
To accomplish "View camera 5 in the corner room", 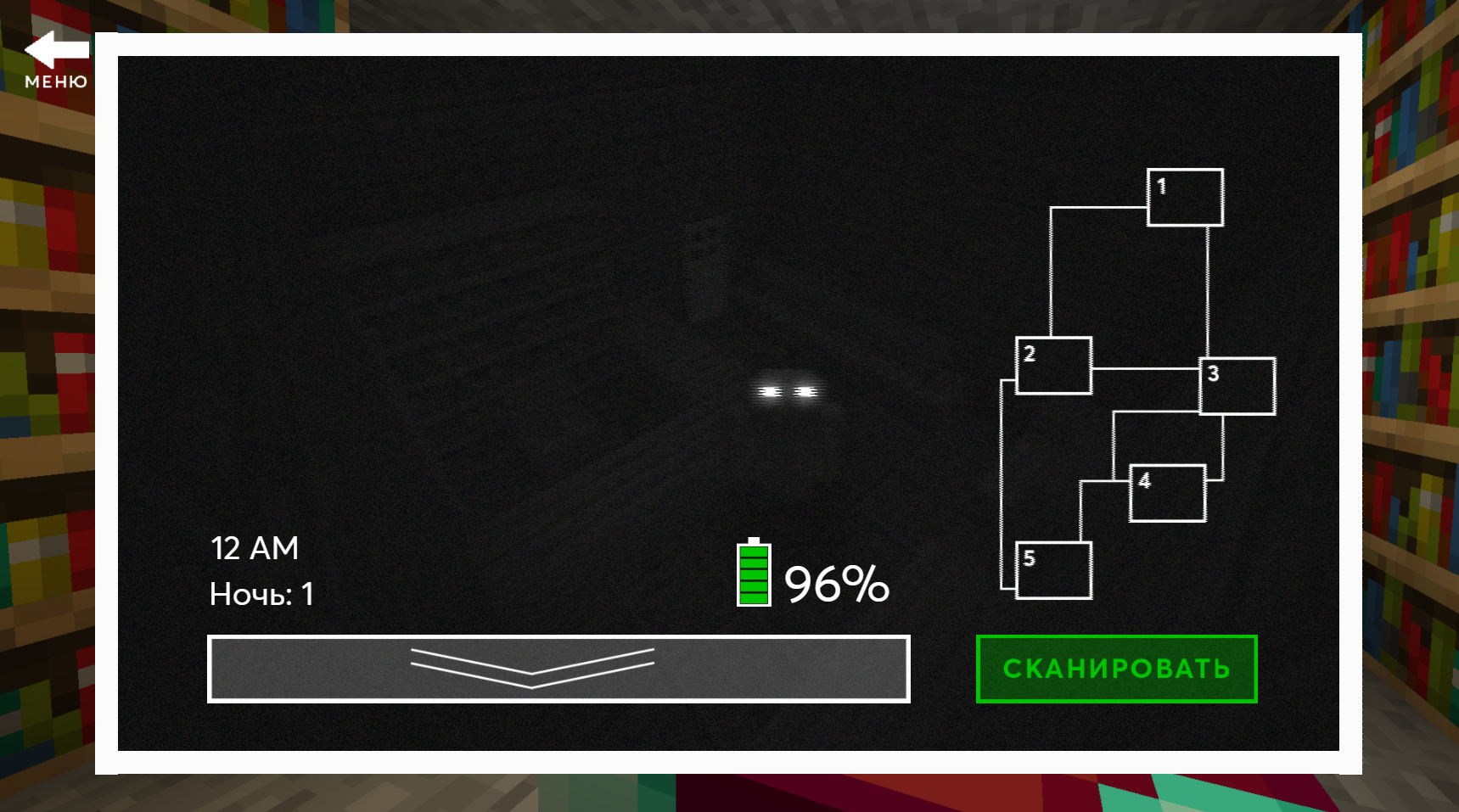I will click(1052, 572).
